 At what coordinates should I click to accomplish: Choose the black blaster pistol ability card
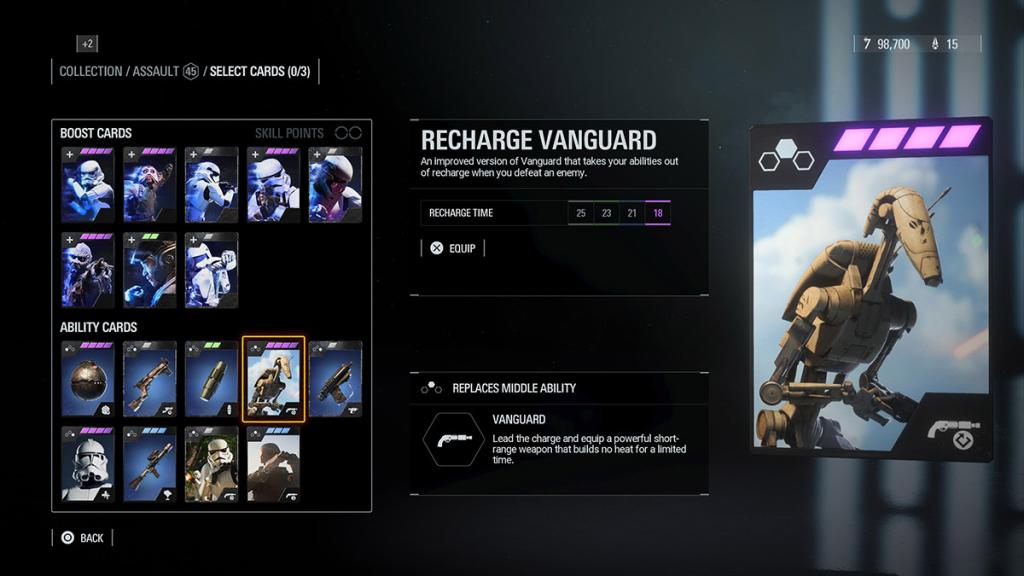[335, 379]
